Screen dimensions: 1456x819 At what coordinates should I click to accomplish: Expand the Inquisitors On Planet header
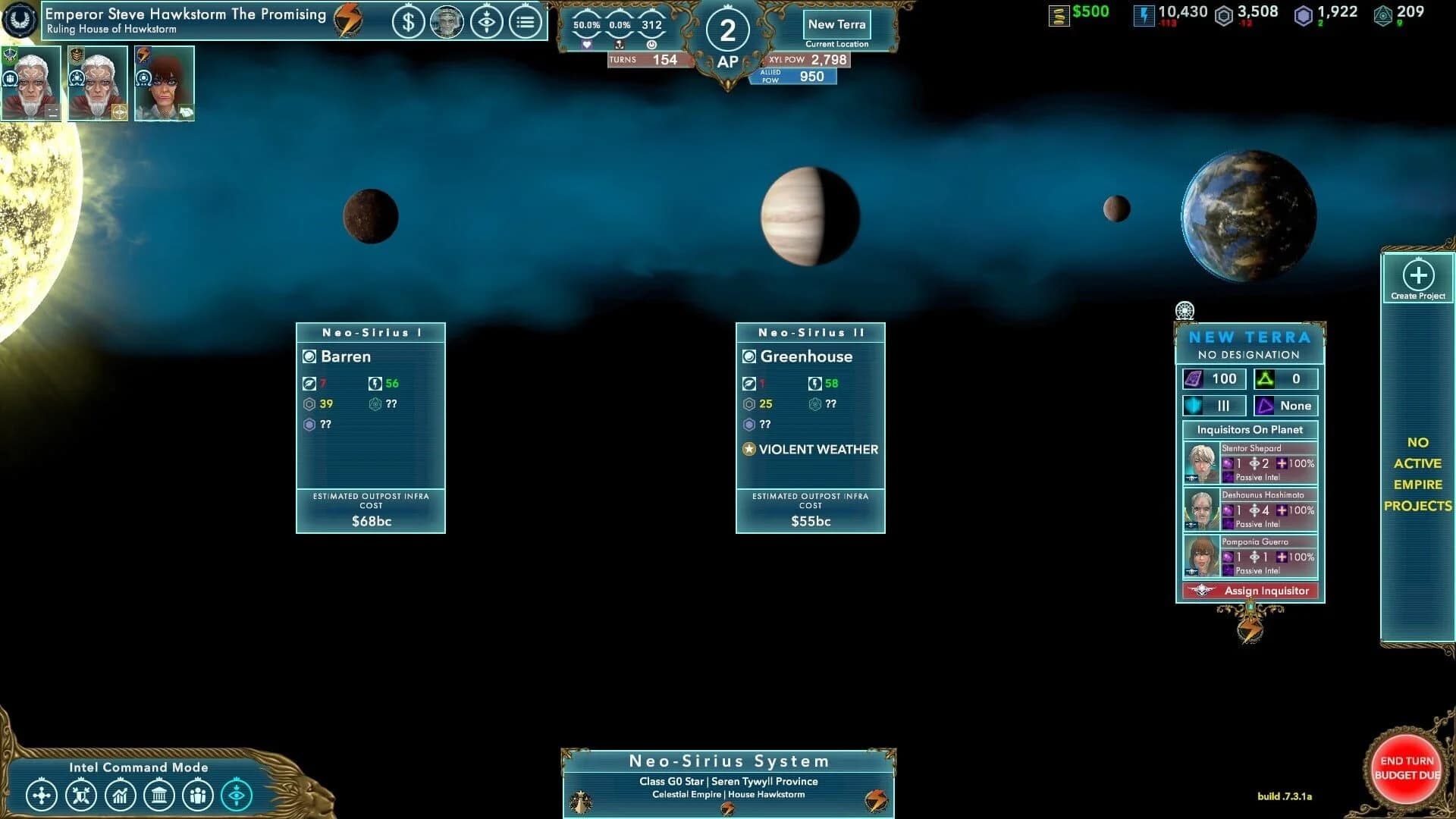click(x=1250, y=429)
